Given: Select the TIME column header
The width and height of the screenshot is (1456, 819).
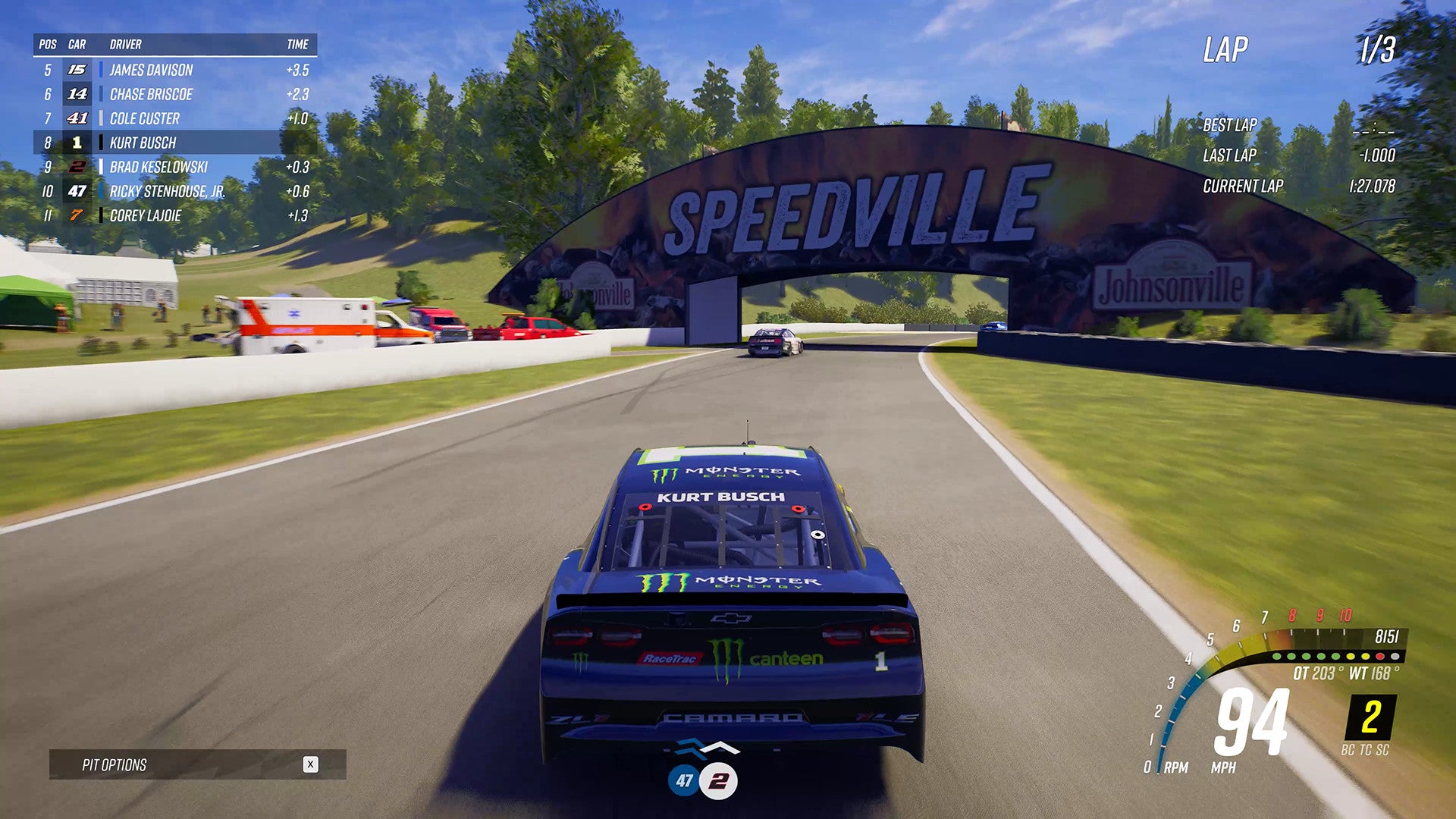Looking at the screenshot, I should 299,44.
